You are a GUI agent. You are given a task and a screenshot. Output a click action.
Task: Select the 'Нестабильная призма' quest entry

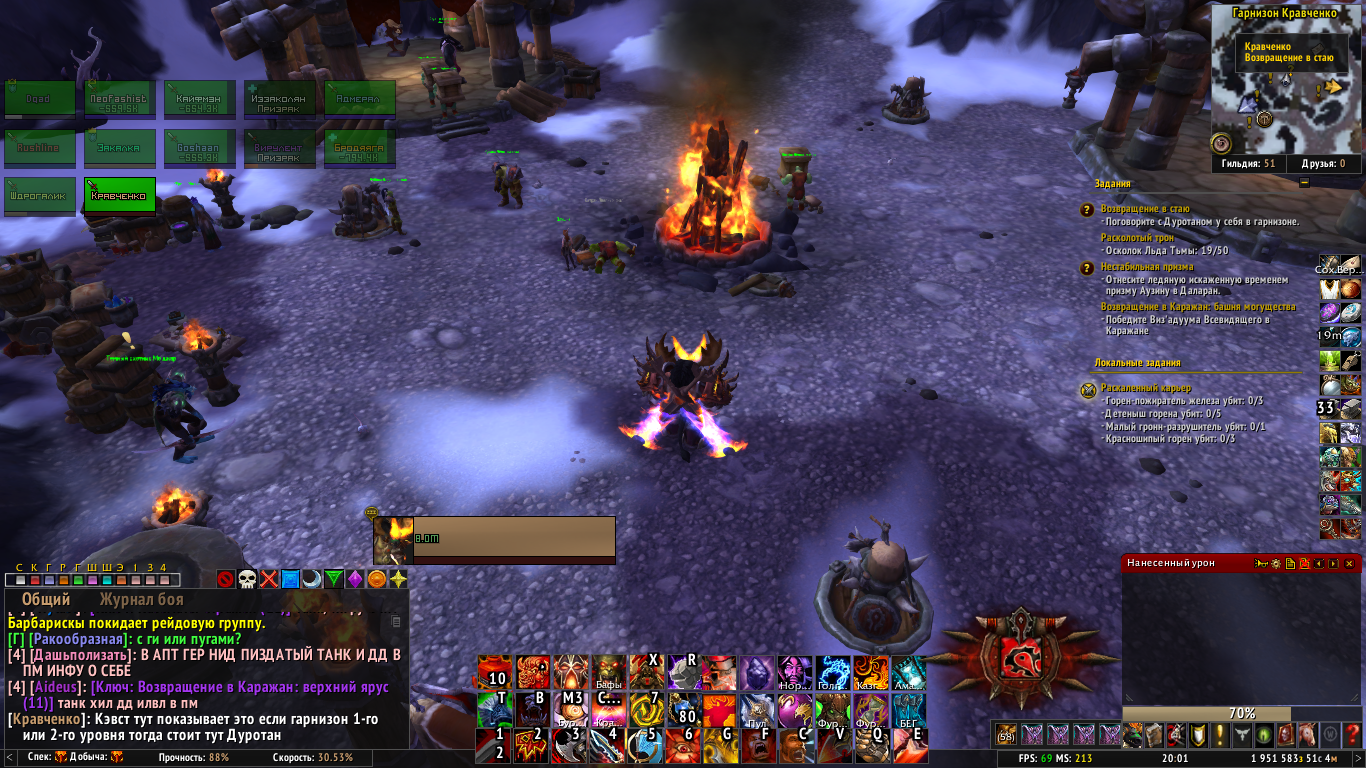coord(1145,267)
